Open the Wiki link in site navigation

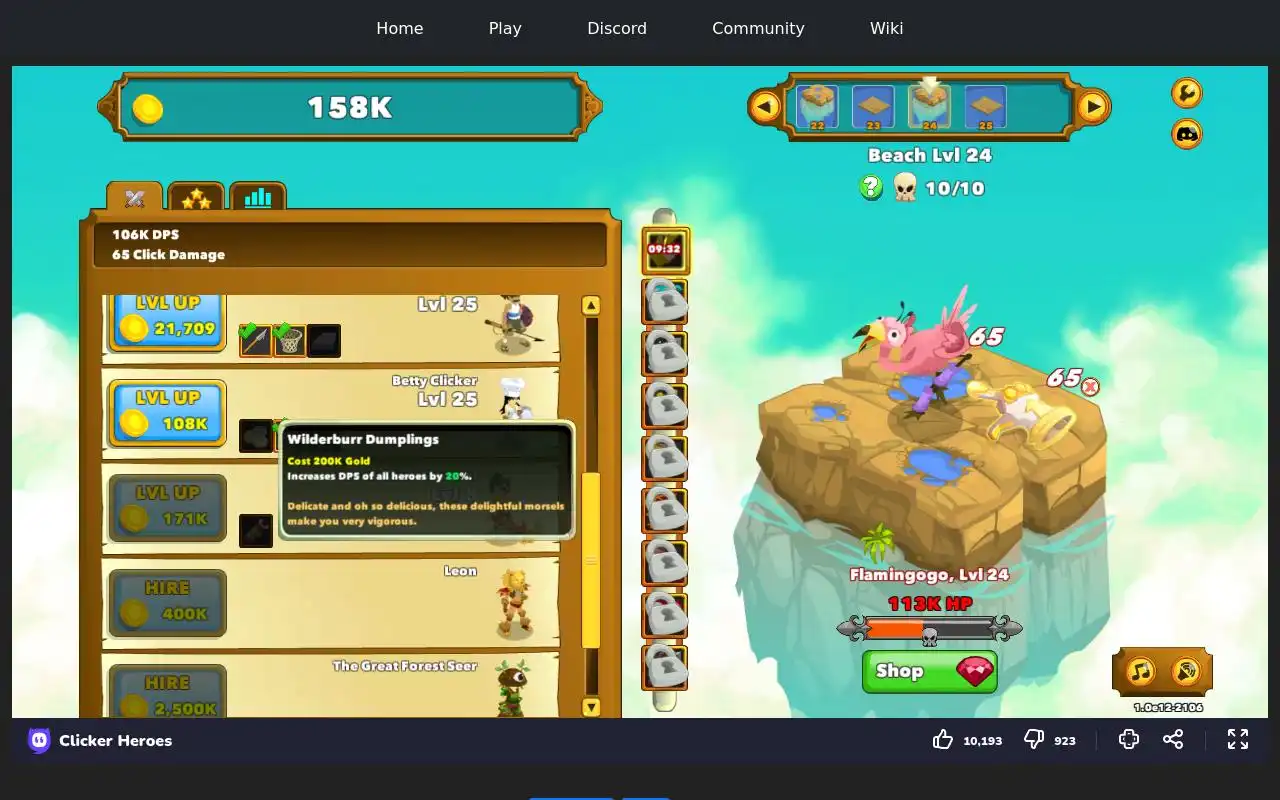(x=886, y=28)
